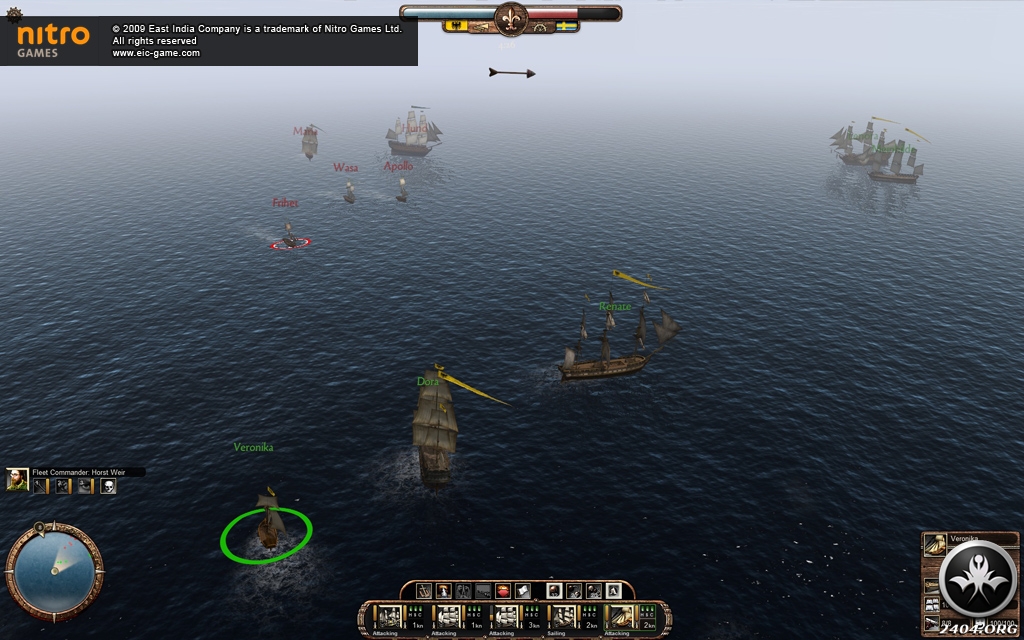1024x640 pixels.
Task: Open the Veronika ship portrait in the info panel
Action: (935, 545)
